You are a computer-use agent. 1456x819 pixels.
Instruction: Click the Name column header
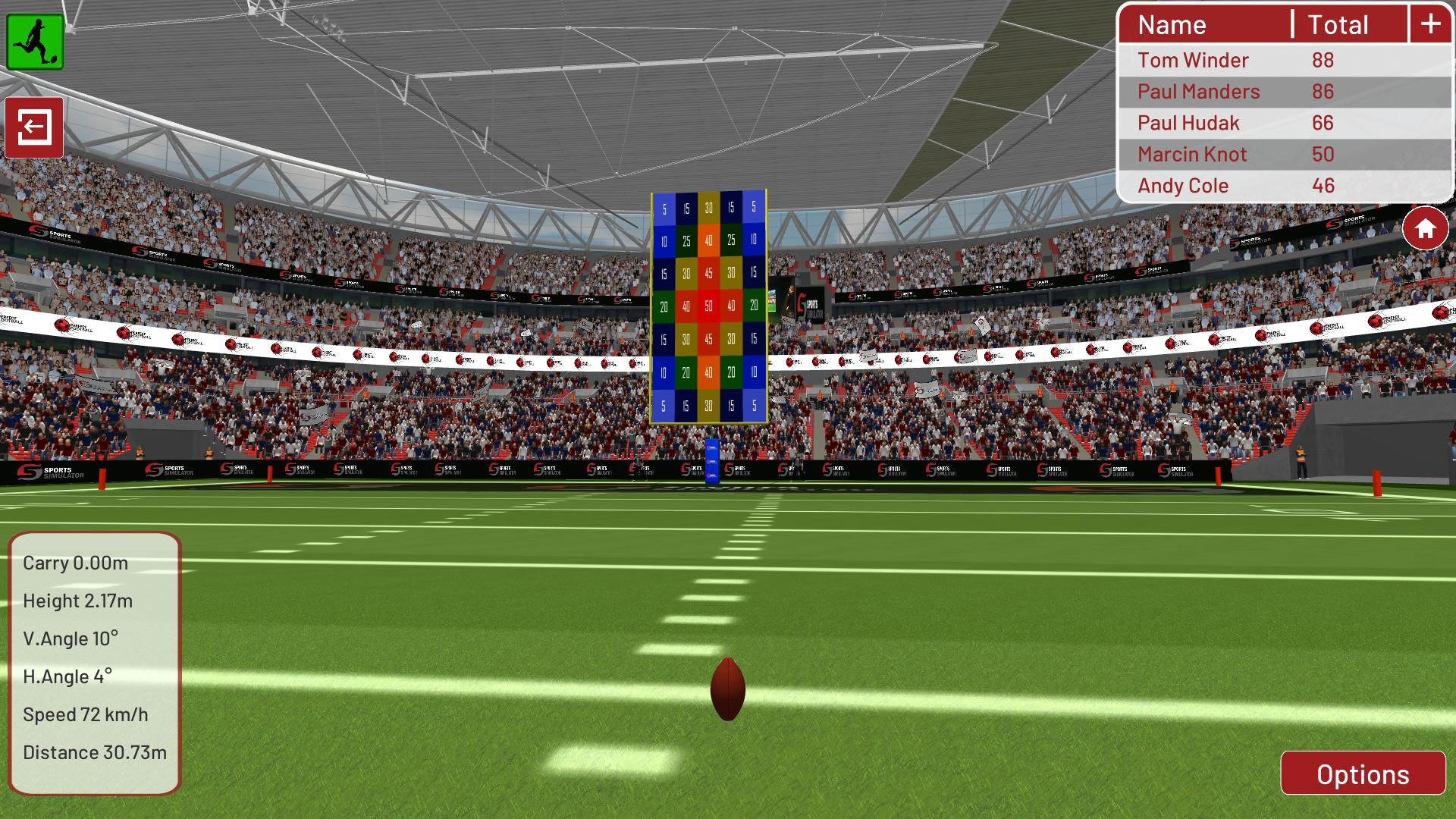[x=1172, y=24]
